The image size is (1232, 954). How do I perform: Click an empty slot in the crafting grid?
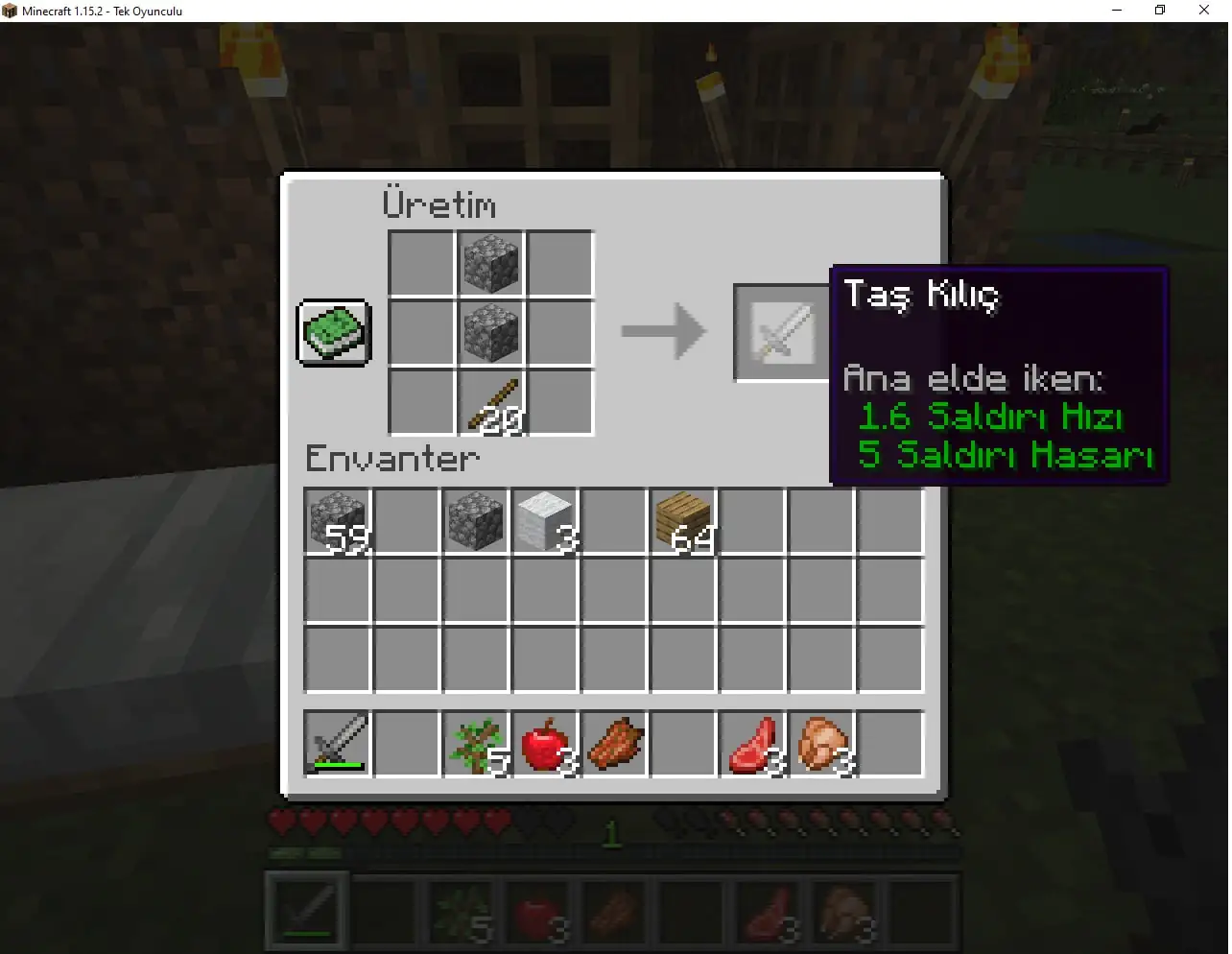point(422,263)
